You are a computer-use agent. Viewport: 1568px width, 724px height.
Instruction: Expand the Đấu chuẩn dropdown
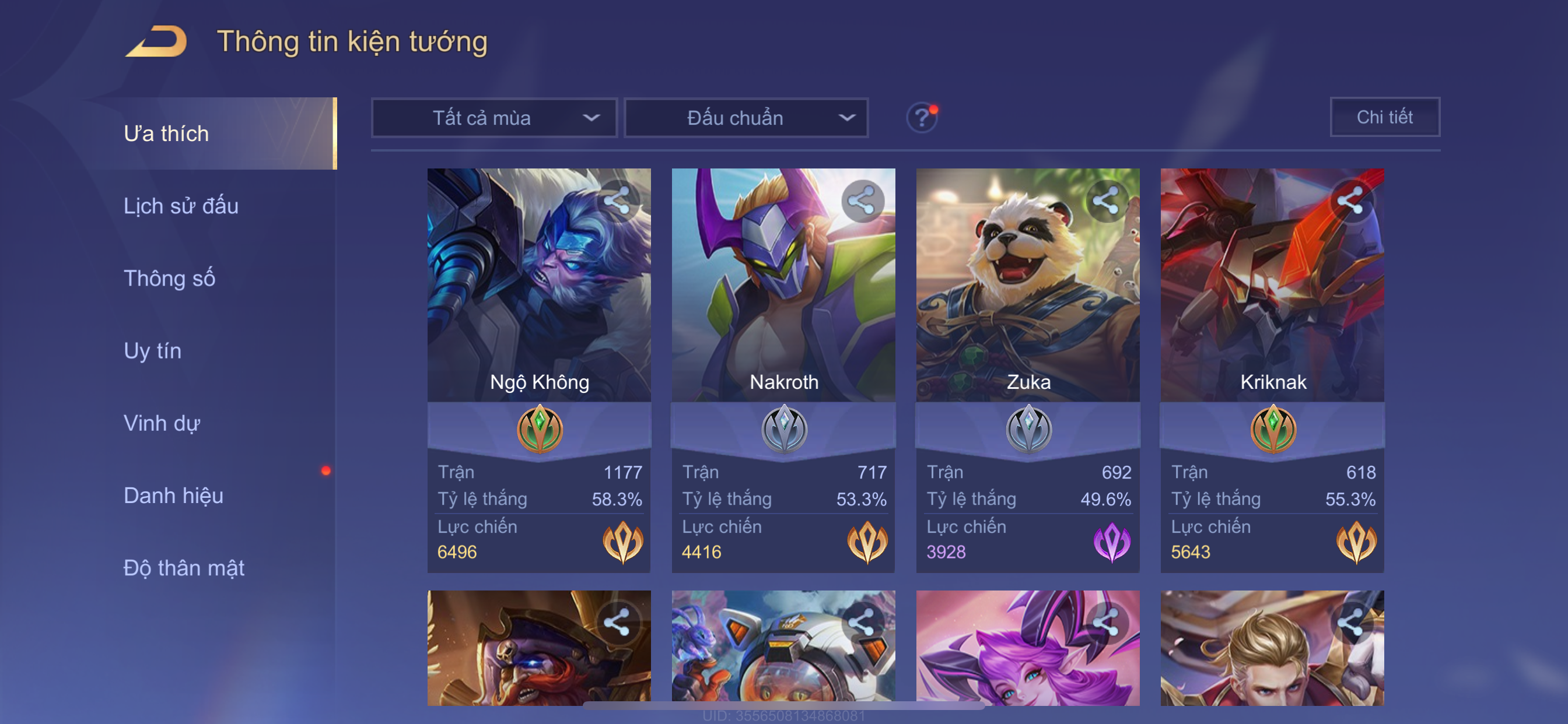(x=746, y=117)
